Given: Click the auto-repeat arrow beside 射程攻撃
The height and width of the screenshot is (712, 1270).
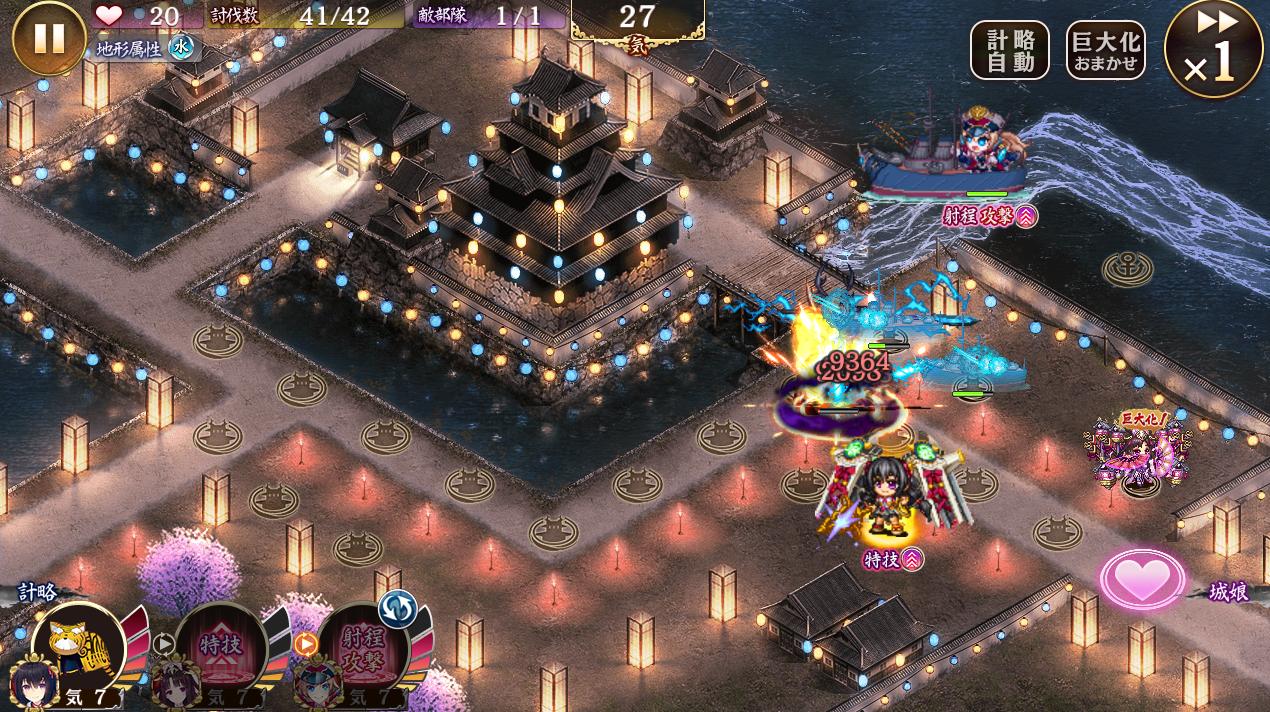Looking at the screenshot, I should (305, 643).
